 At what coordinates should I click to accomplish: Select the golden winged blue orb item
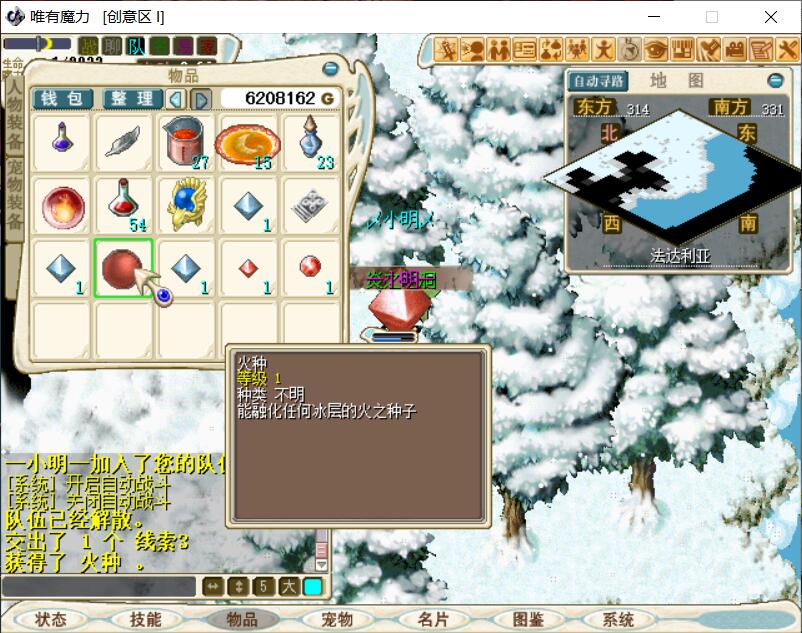tap(185, 205)
